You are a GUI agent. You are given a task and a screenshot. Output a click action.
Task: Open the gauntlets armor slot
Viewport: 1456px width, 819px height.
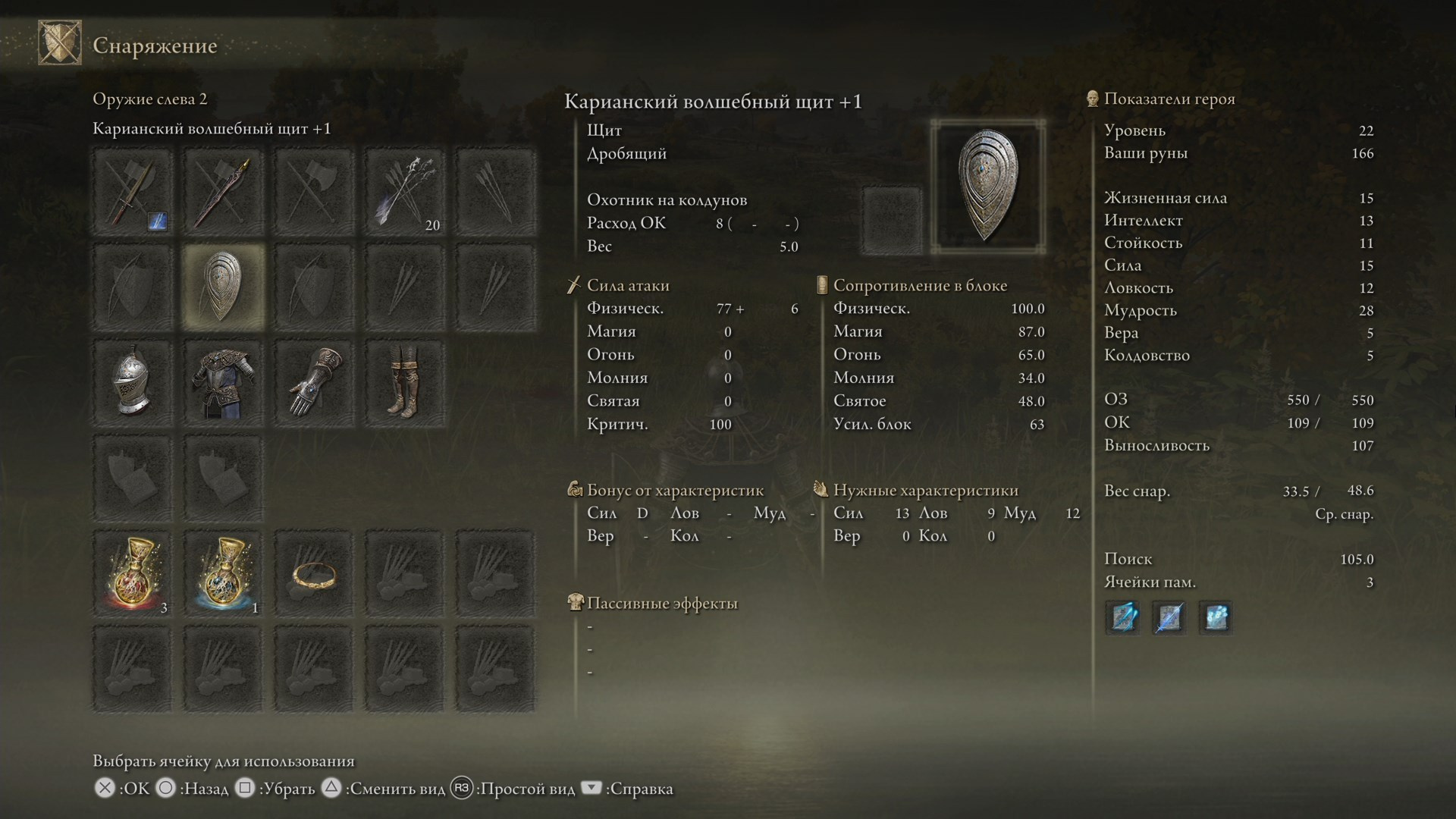click(314, 383)
